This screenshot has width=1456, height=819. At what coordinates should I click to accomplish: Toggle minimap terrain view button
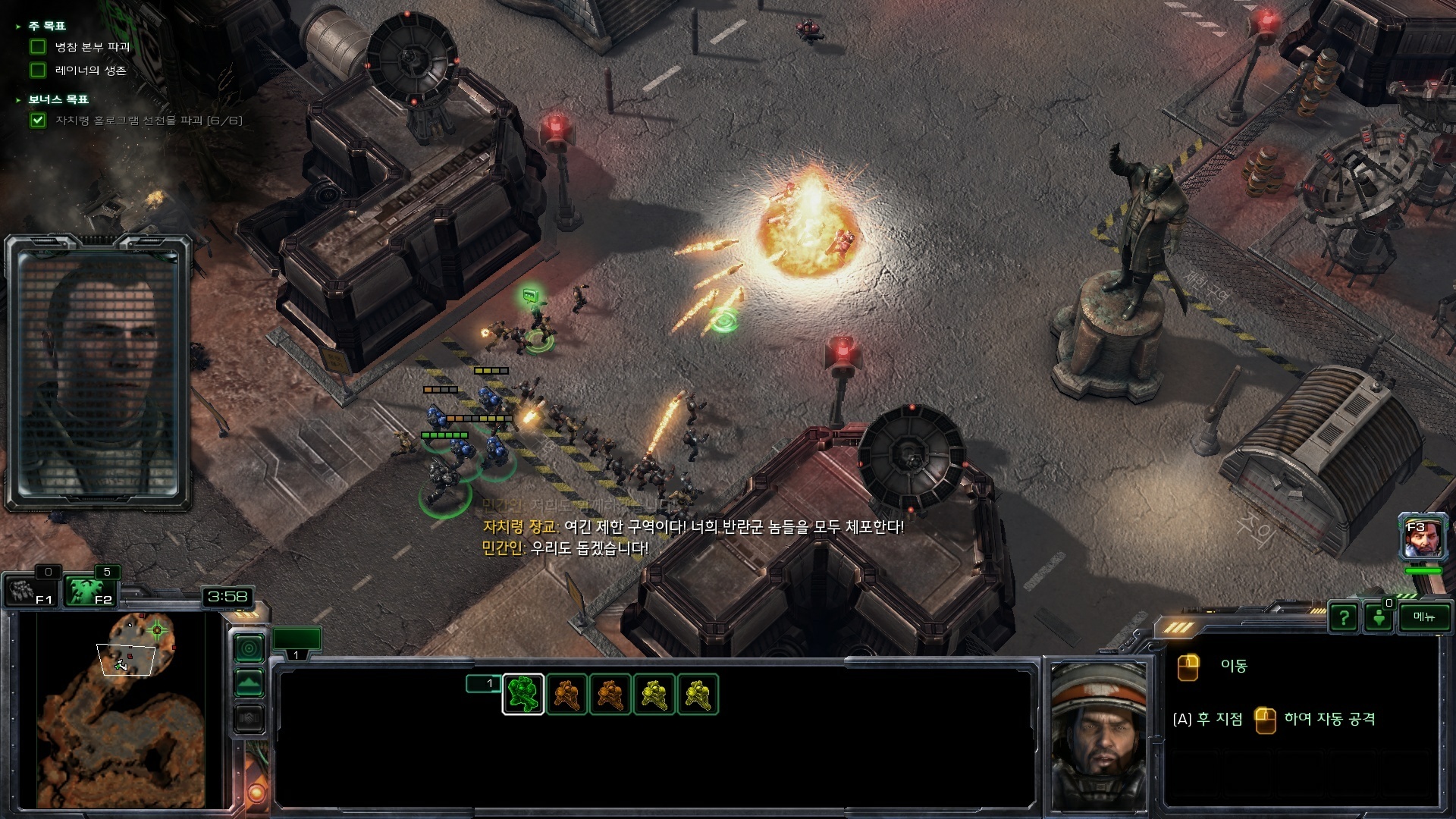coord(249,683)
